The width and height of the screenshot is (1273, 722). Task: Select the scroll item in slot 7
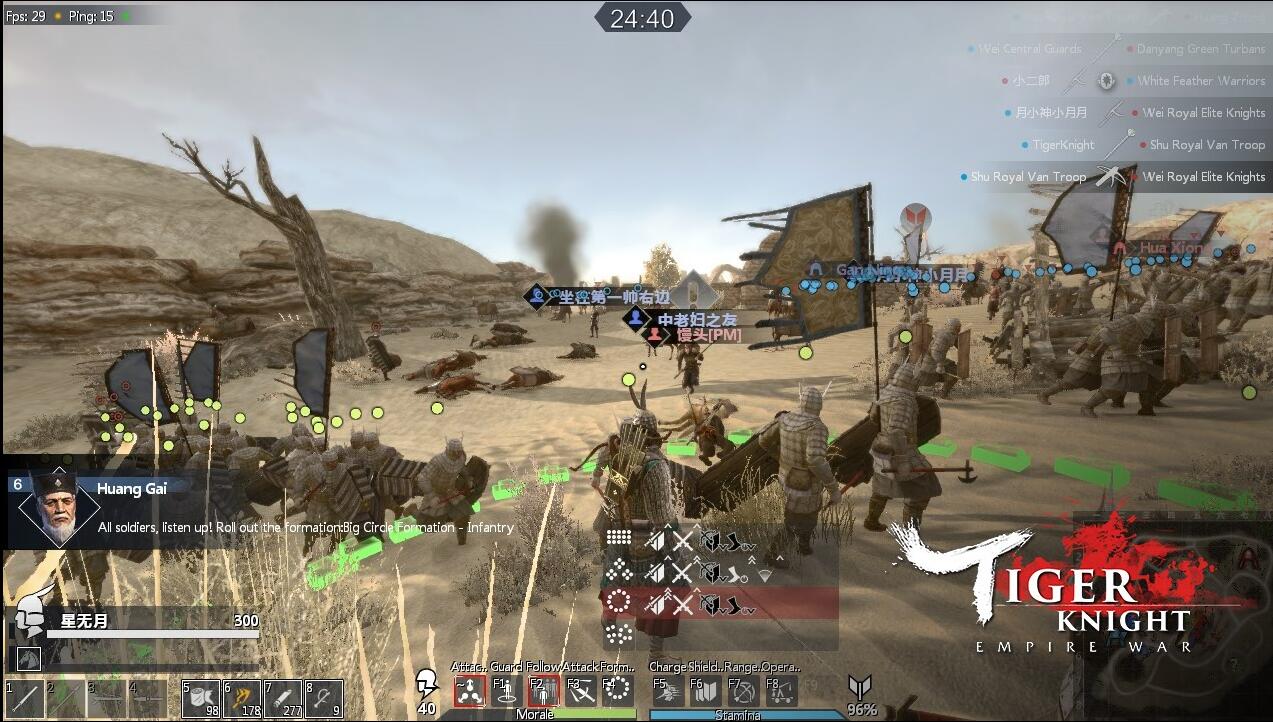pos(283,698)
